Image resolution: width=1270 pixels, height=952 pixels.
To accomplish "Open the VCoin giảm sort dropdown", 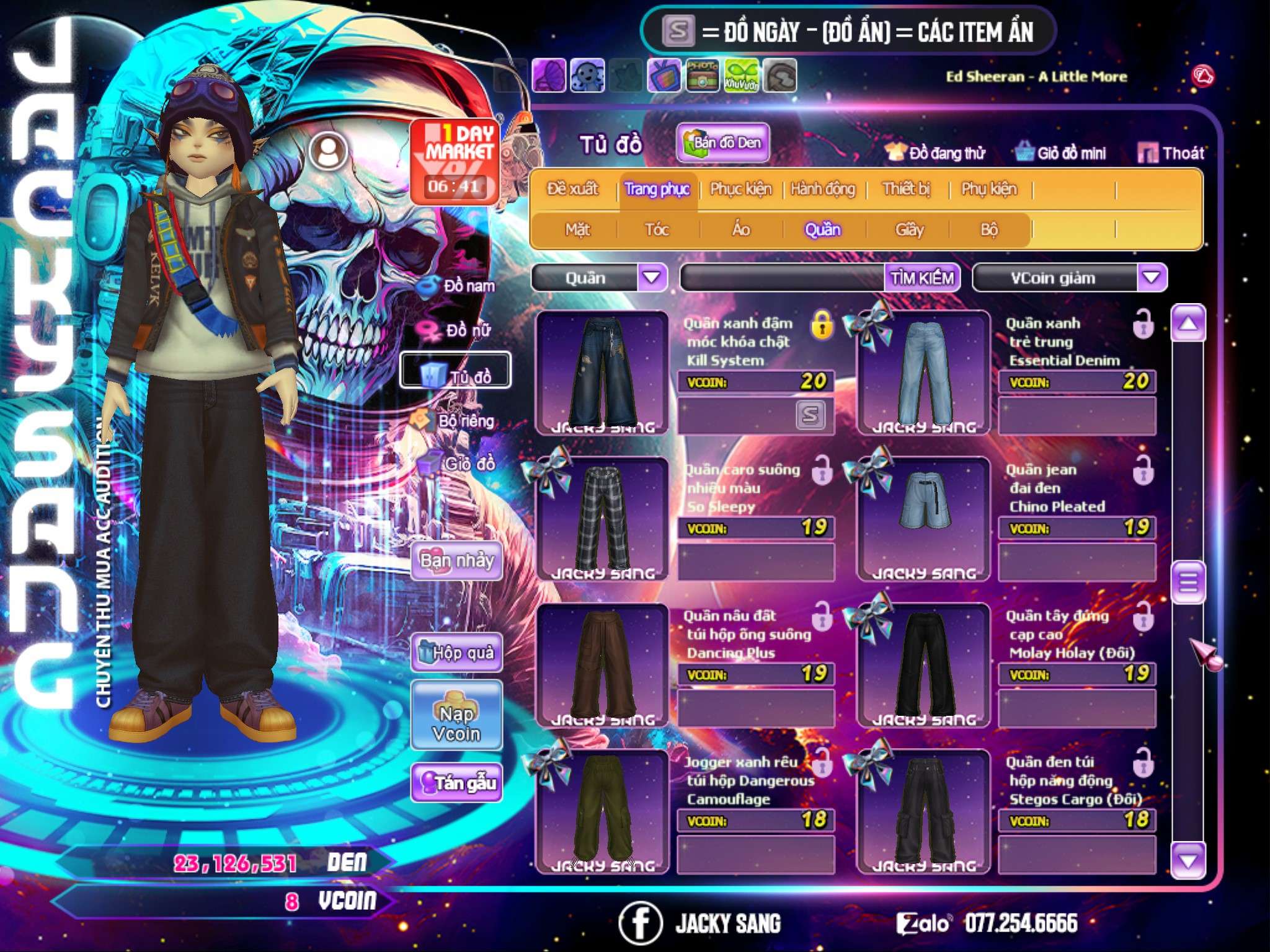I will point(1152,277).
